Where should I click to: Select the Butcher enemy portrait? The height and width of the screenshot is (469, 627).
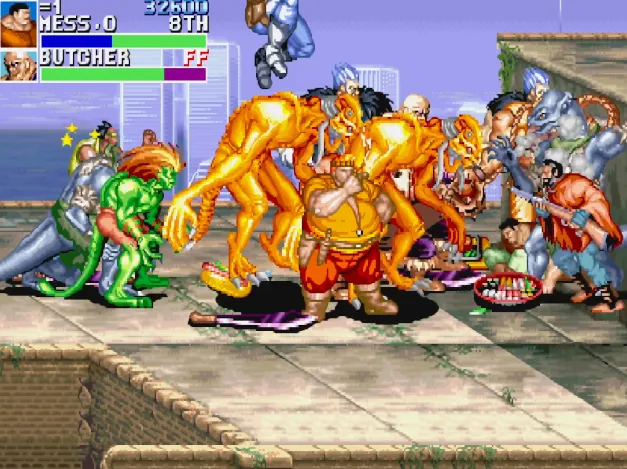pyautogui.click(x=18, y=66)
